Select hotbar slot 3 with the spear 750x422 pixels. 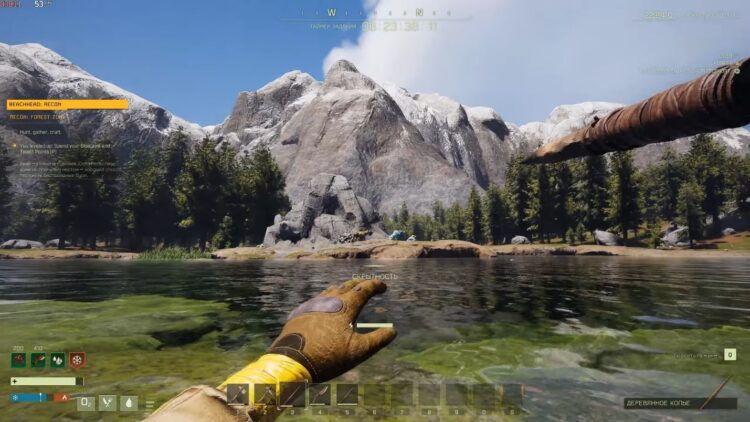292,395
